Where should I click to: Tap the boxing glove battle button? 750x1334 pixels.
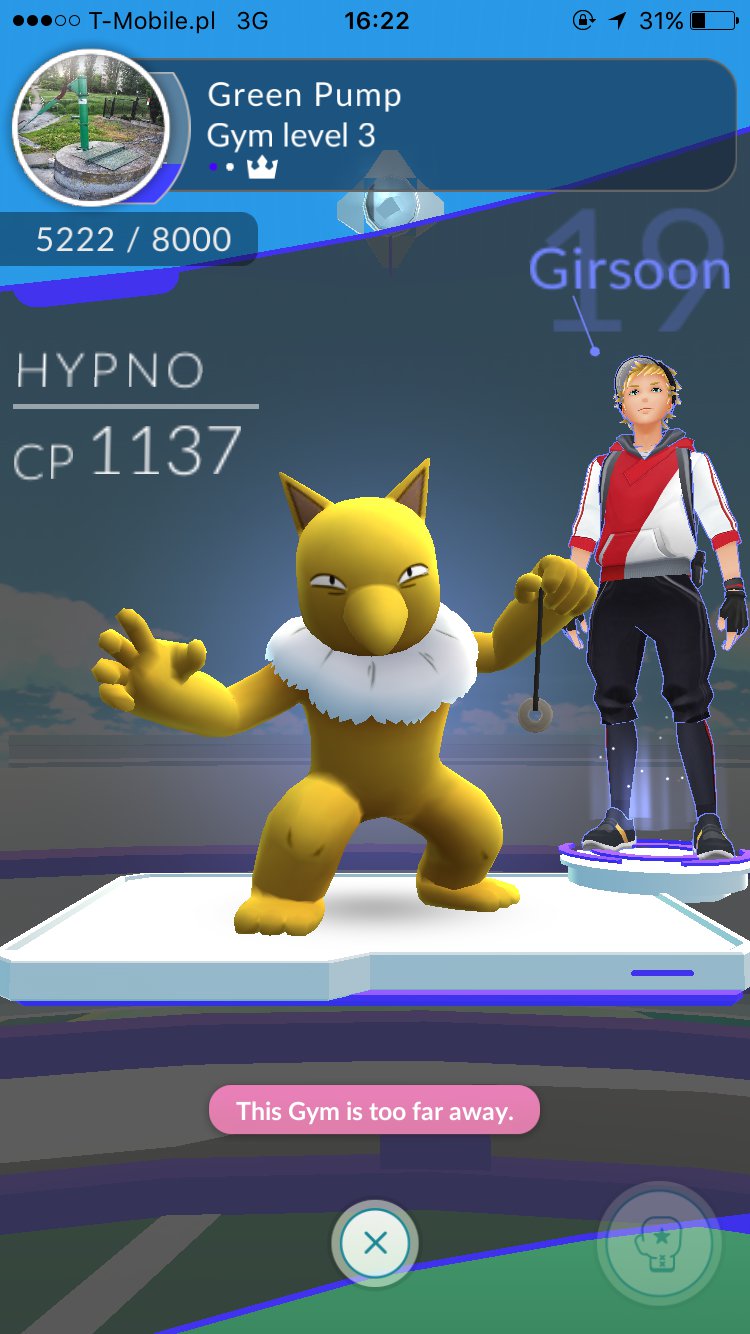pos(659,1245)
